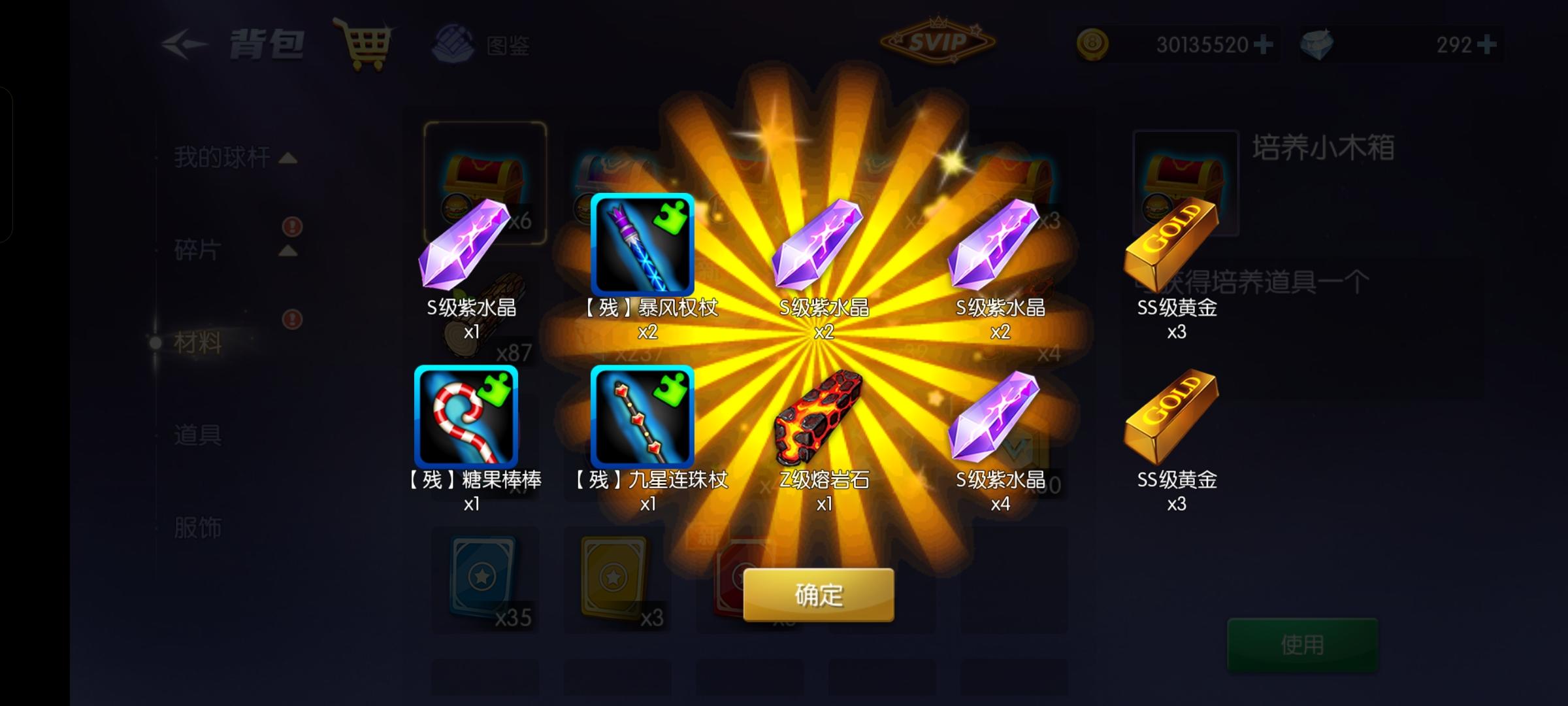Click the red alert badge next to 碎片
Screen dimensions: 1568x706
[x=292, y=225]
